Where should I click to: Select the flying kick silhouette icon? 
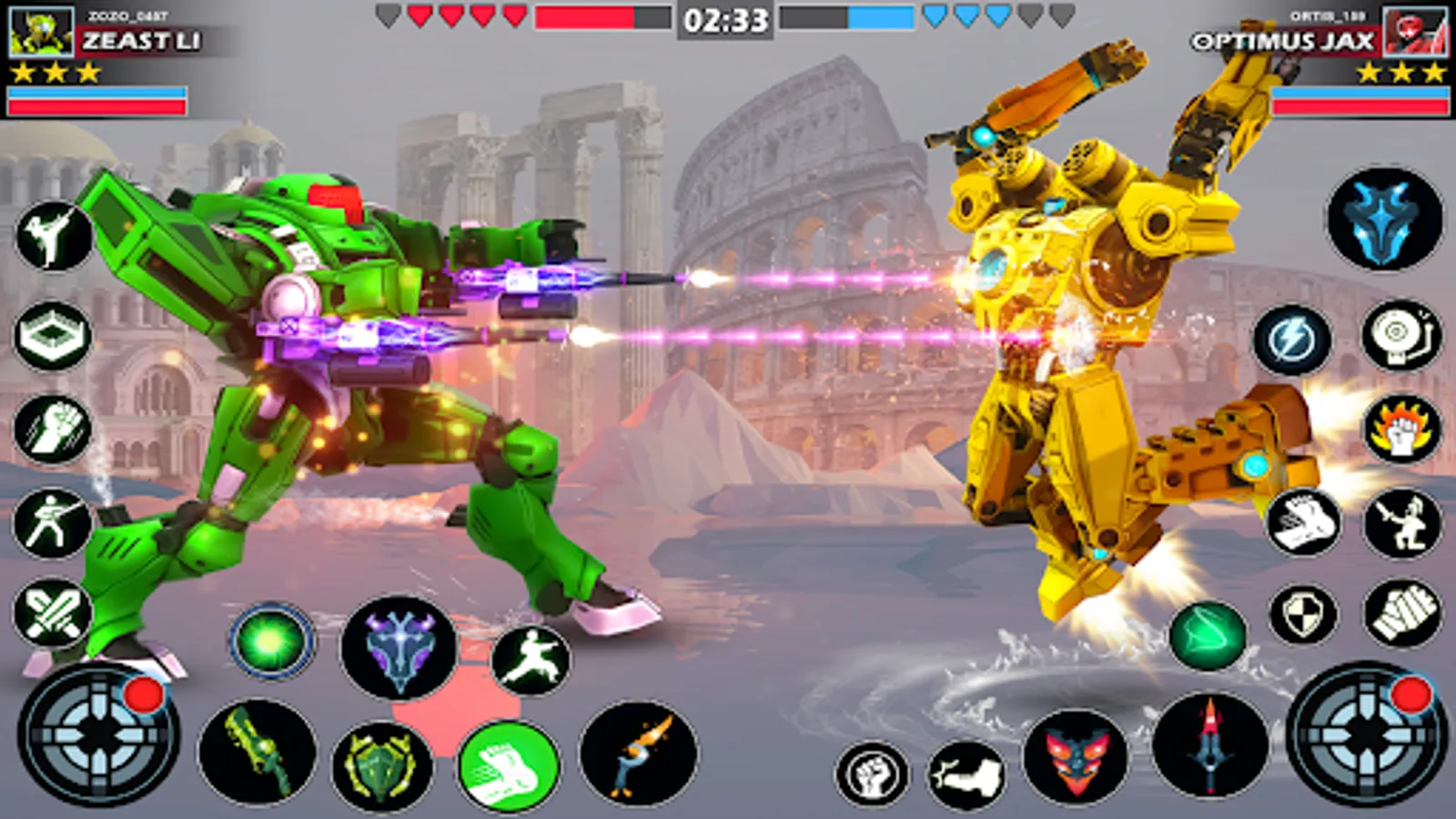531,661
